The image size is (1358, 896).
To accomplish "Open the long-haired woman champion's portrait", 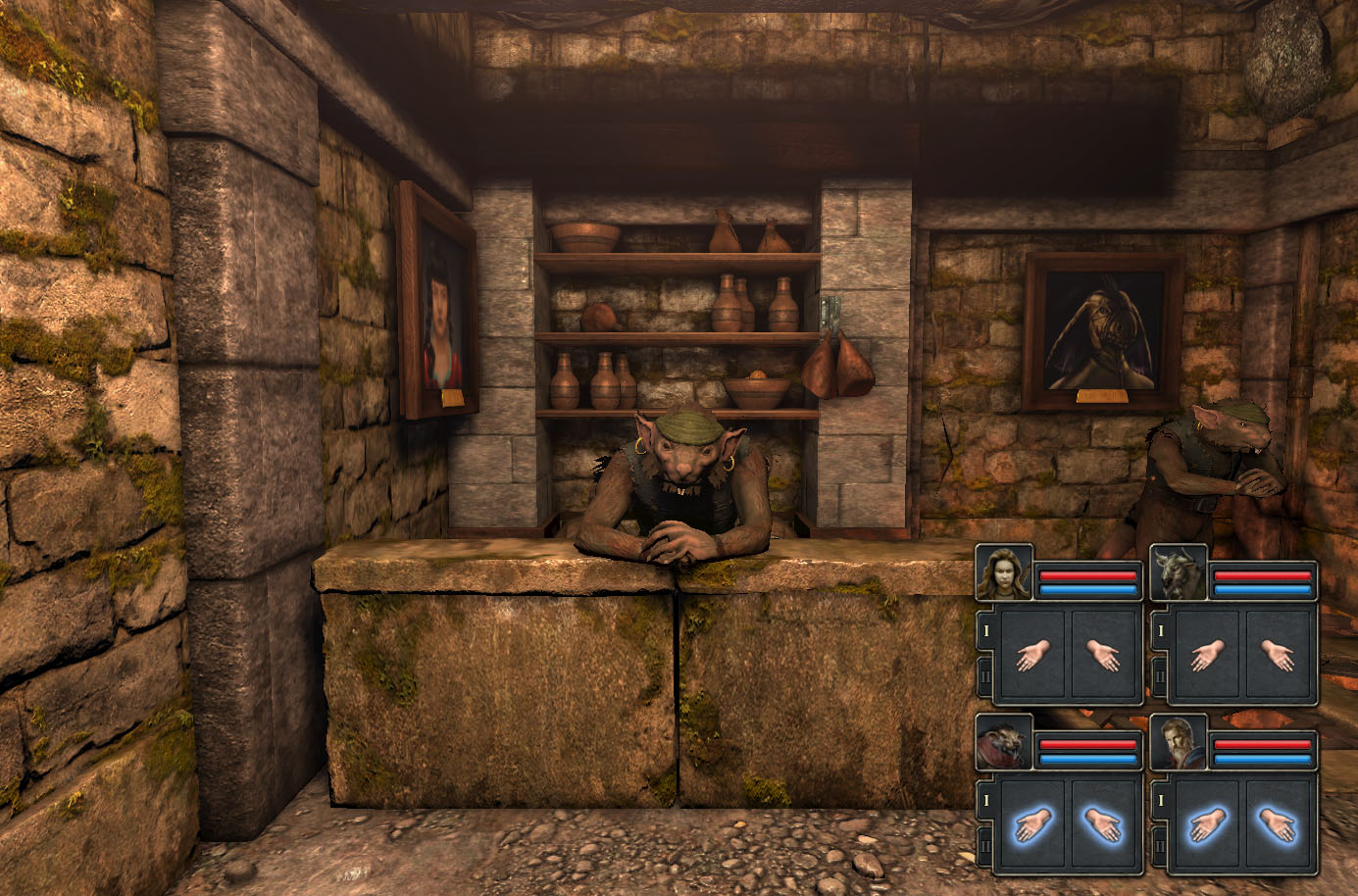I will 1004,573.
